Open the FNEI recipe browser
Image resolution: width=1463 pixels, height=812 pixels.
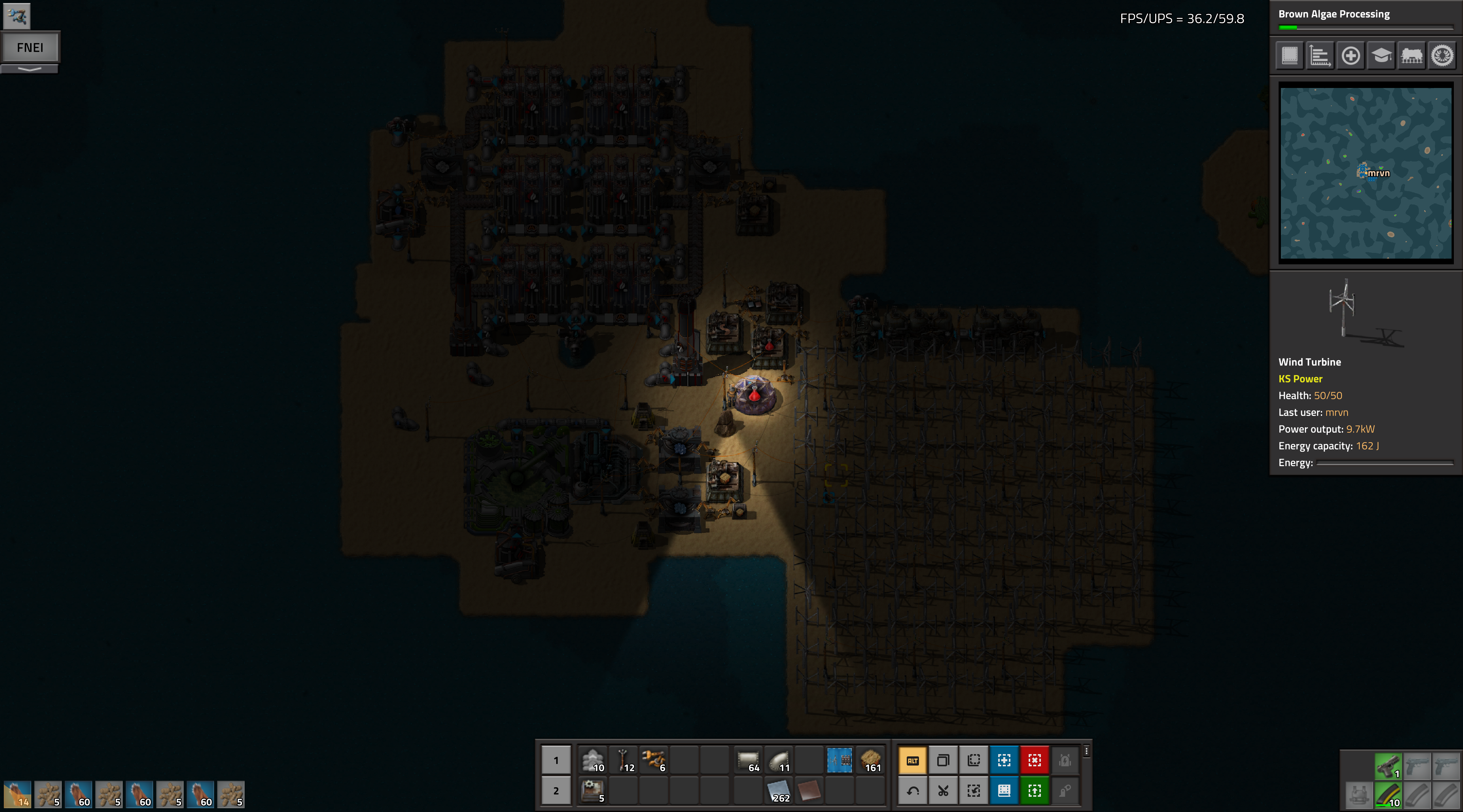pyautogui.click(x=30, y=48)
